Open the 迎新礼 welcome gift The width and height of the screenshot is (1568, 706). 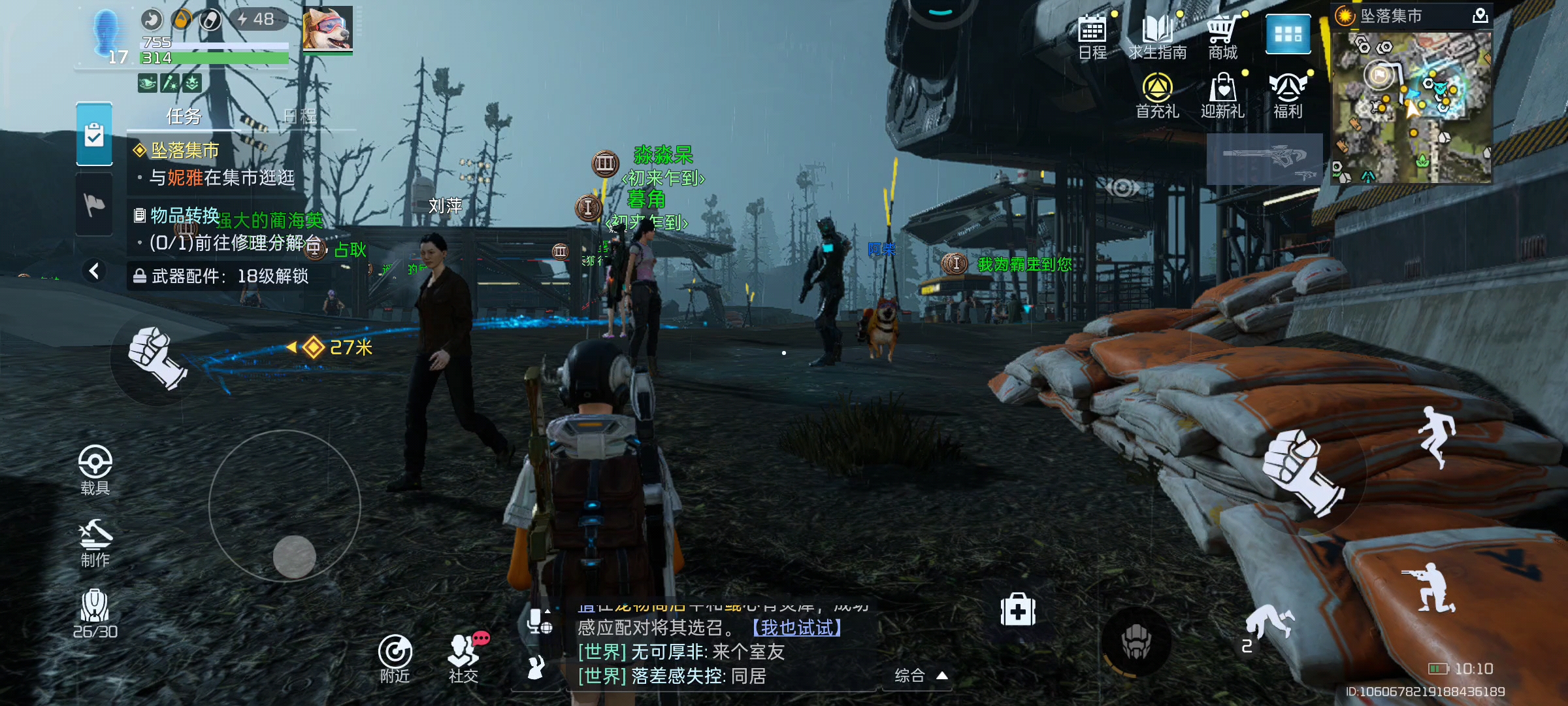[1222, 95]
